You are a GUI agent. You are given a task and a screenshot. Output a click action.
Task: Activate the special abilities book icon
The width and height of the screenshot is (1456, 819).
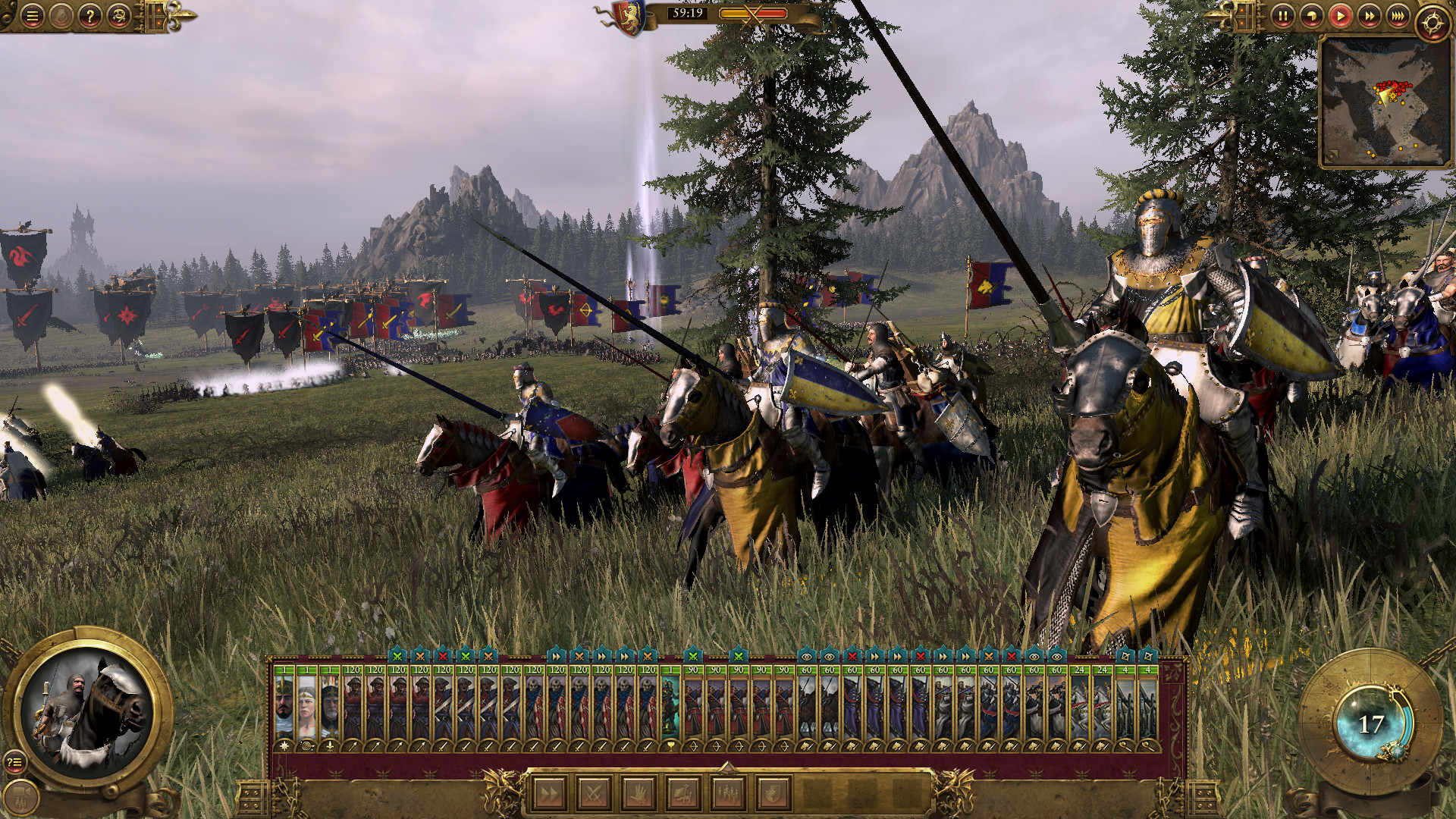682,792
